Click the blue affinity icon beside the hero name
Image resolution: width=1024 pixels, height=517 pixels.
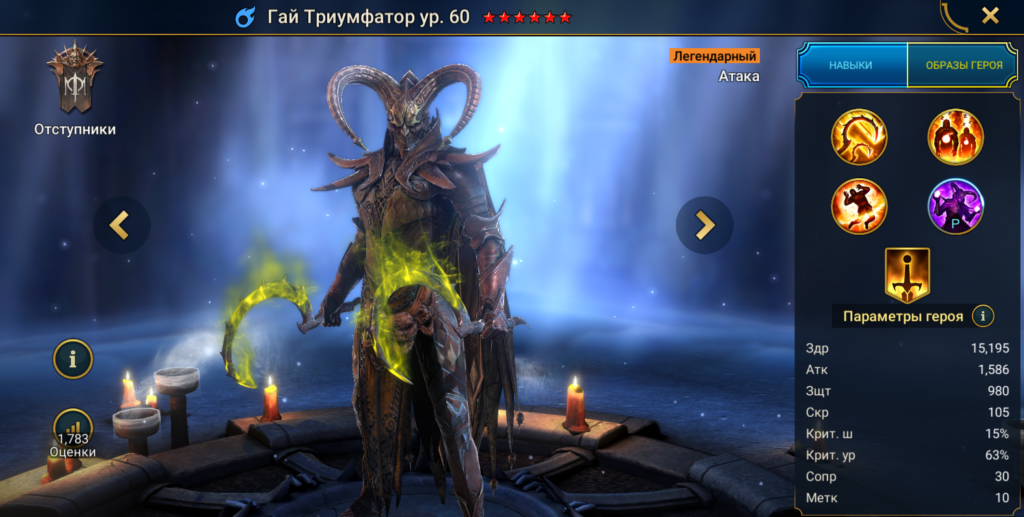coord(245,17)
